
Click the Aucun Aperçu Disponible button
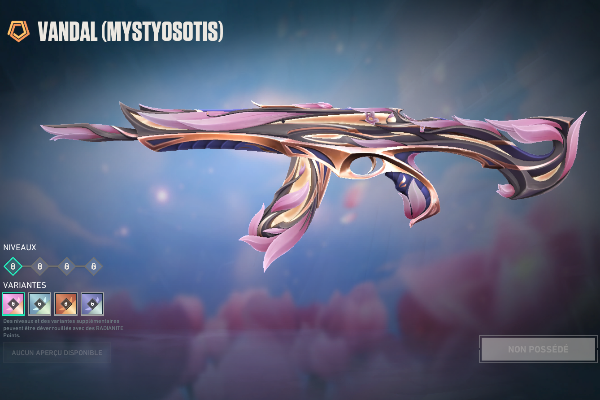[x=56, y=353]
